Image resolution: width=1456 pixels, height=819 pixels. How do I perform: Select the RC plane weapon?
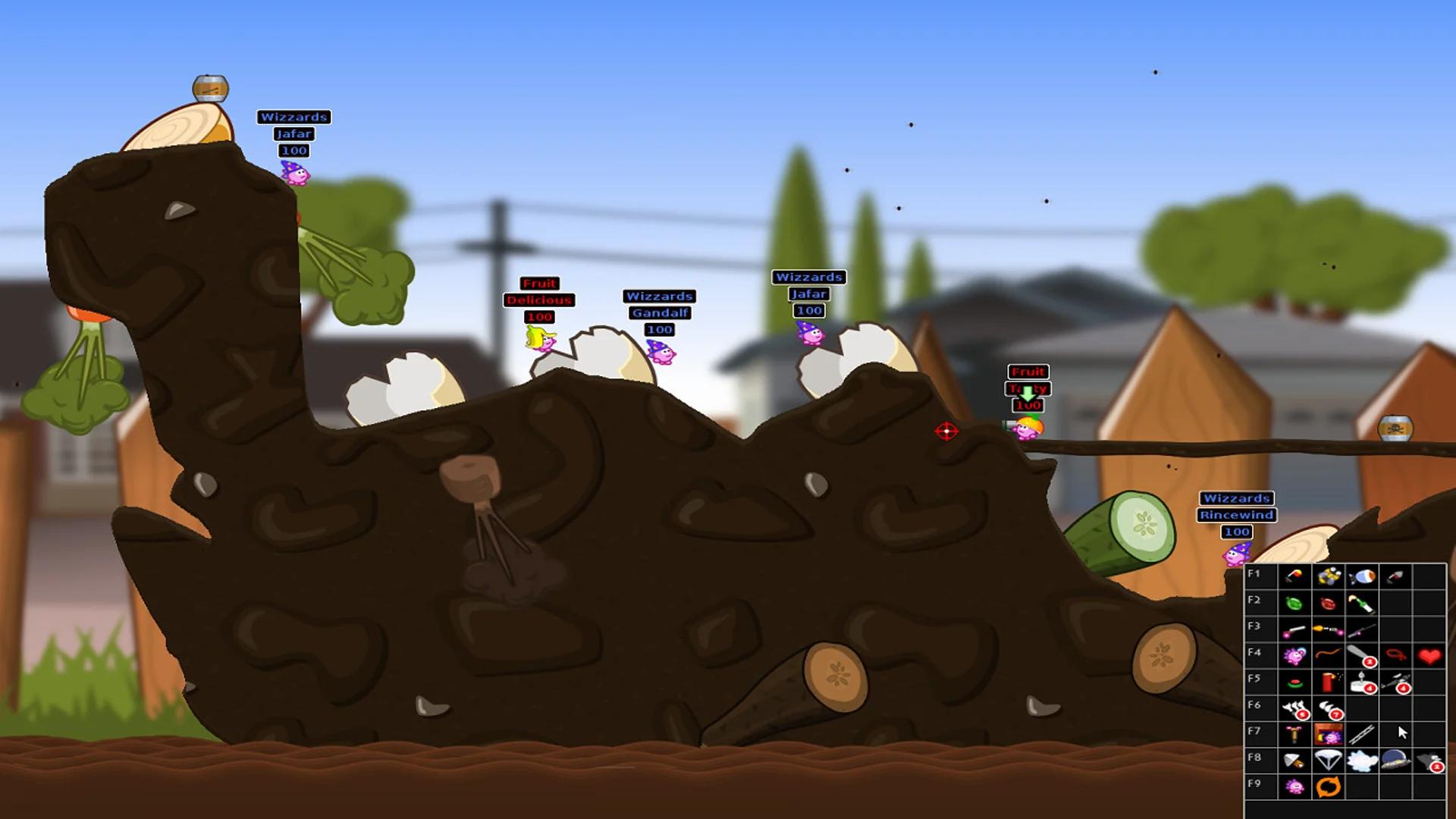[x=1395, y=682]
